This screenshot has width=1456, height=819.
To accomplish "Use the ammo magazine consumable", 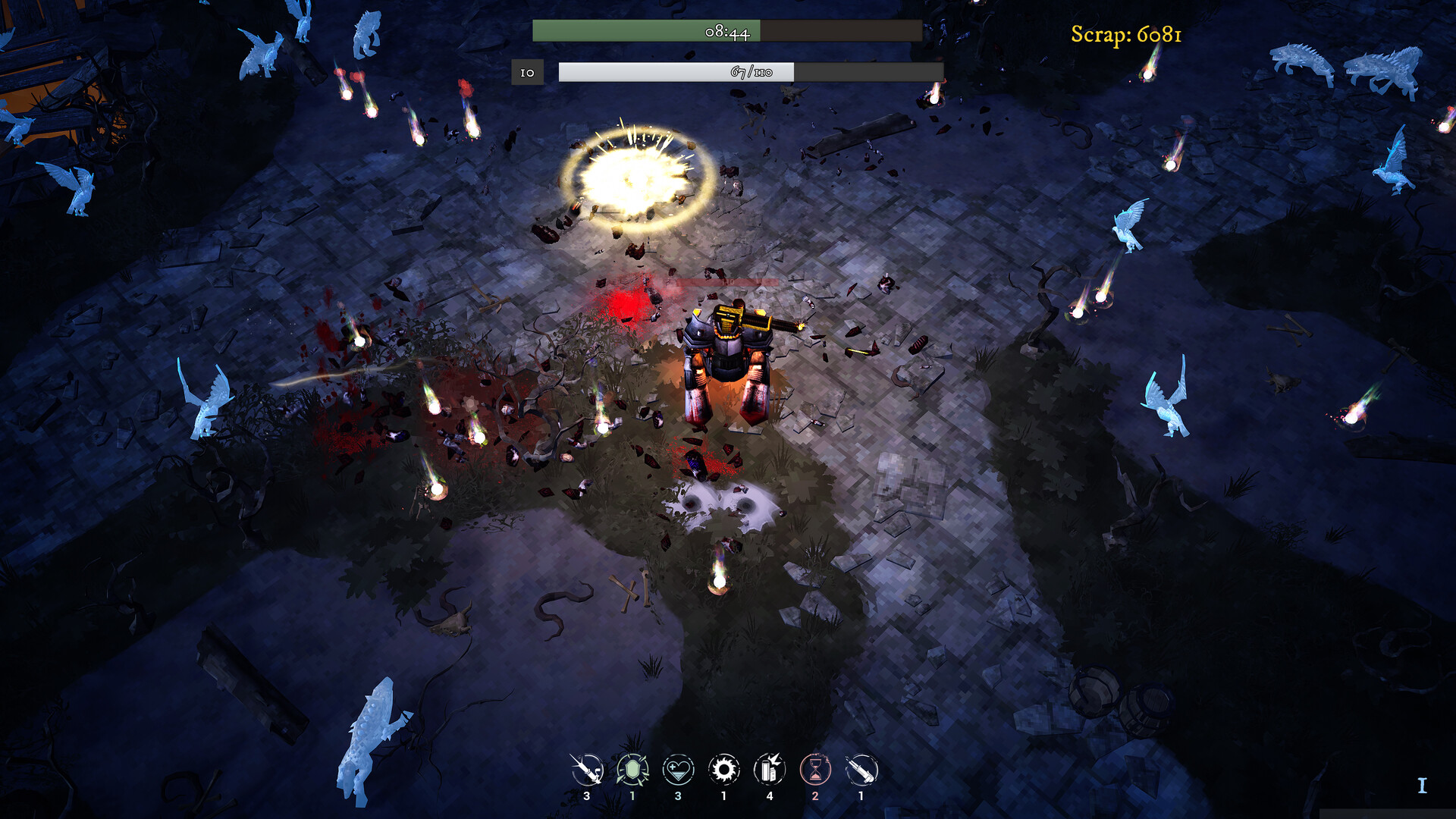I will [861, 767].
